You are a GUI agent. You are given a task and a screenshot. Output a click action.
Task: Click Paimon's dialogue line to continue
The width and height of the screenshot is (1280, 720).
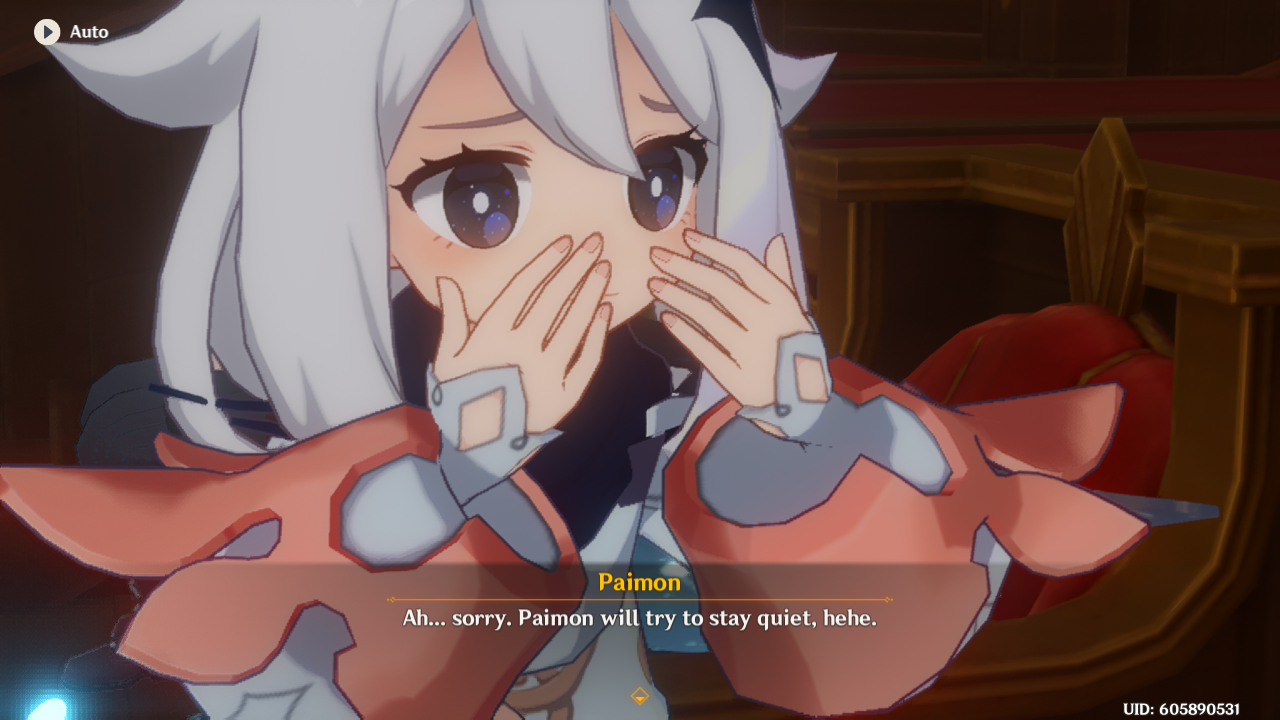coord(640,618)
